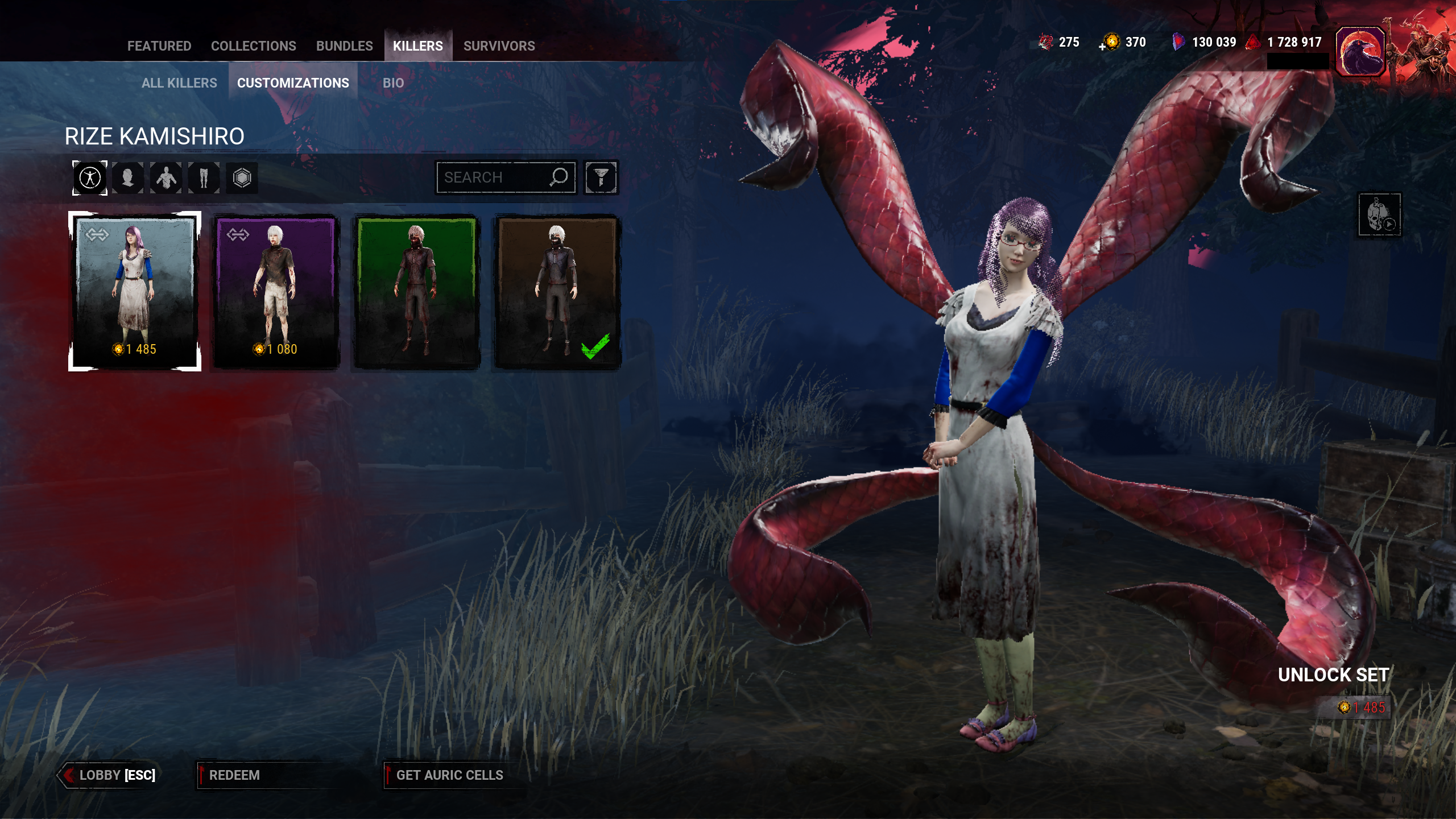View the killer's Bio
This screenshot has height=819, width=1456.
pos(393,83)
